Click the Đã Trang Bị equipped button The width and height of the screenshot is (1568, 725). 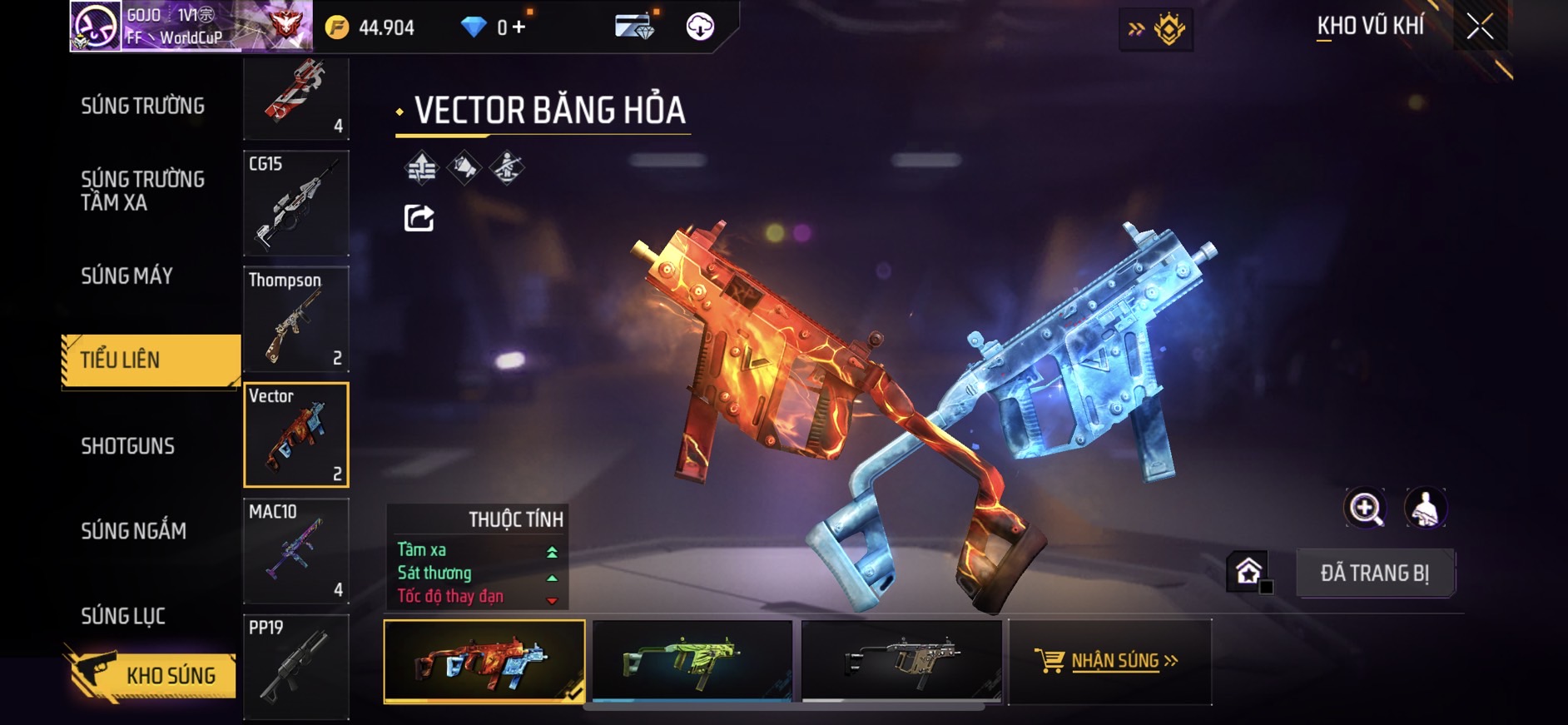click(1374, 573)
